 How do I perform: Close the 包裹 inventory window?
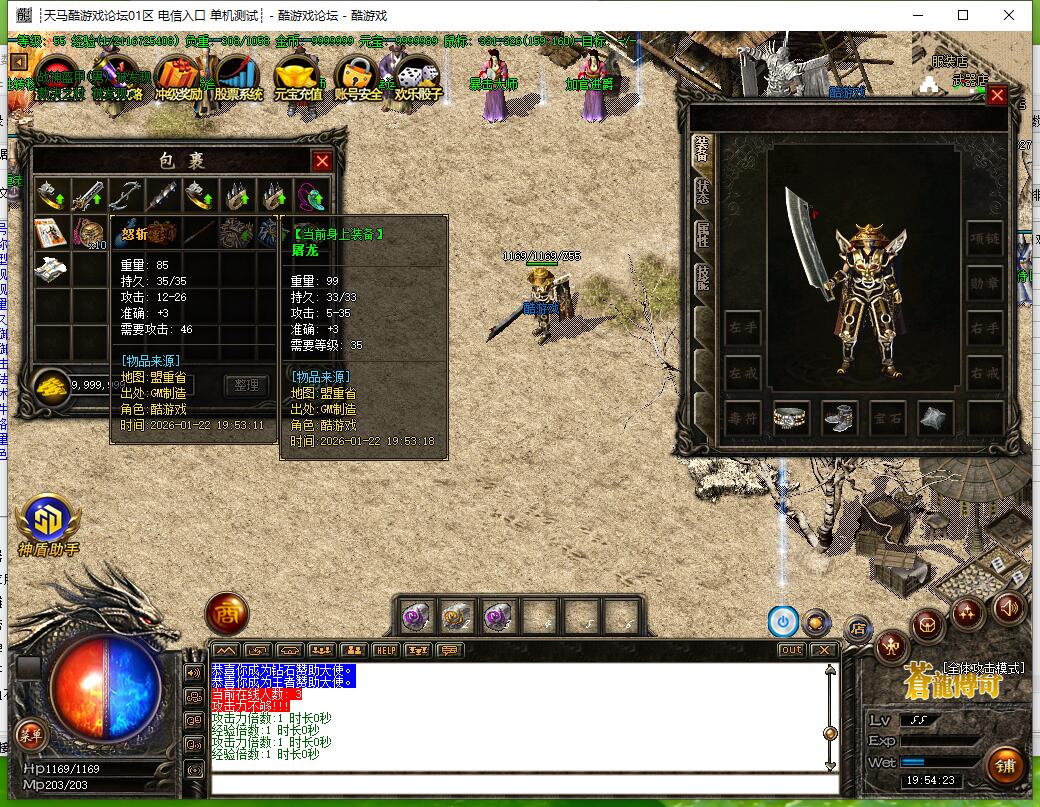322,161
